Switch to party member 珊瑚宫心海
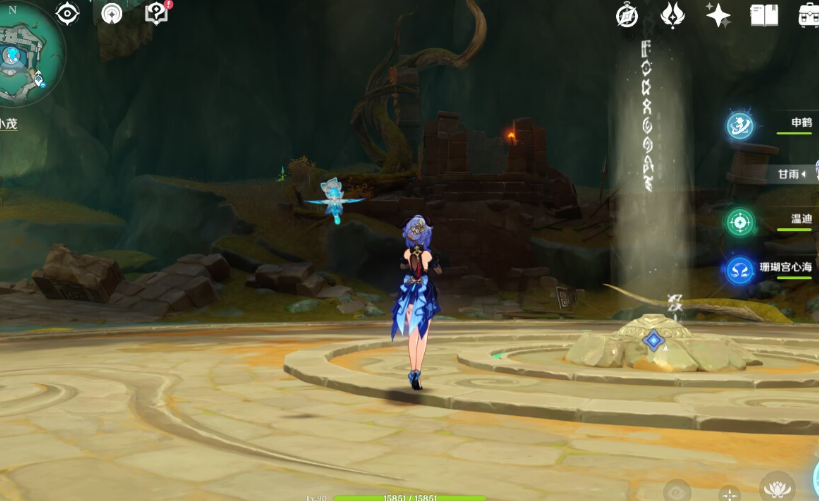This screenshot has width=819, height=501. 741,269
